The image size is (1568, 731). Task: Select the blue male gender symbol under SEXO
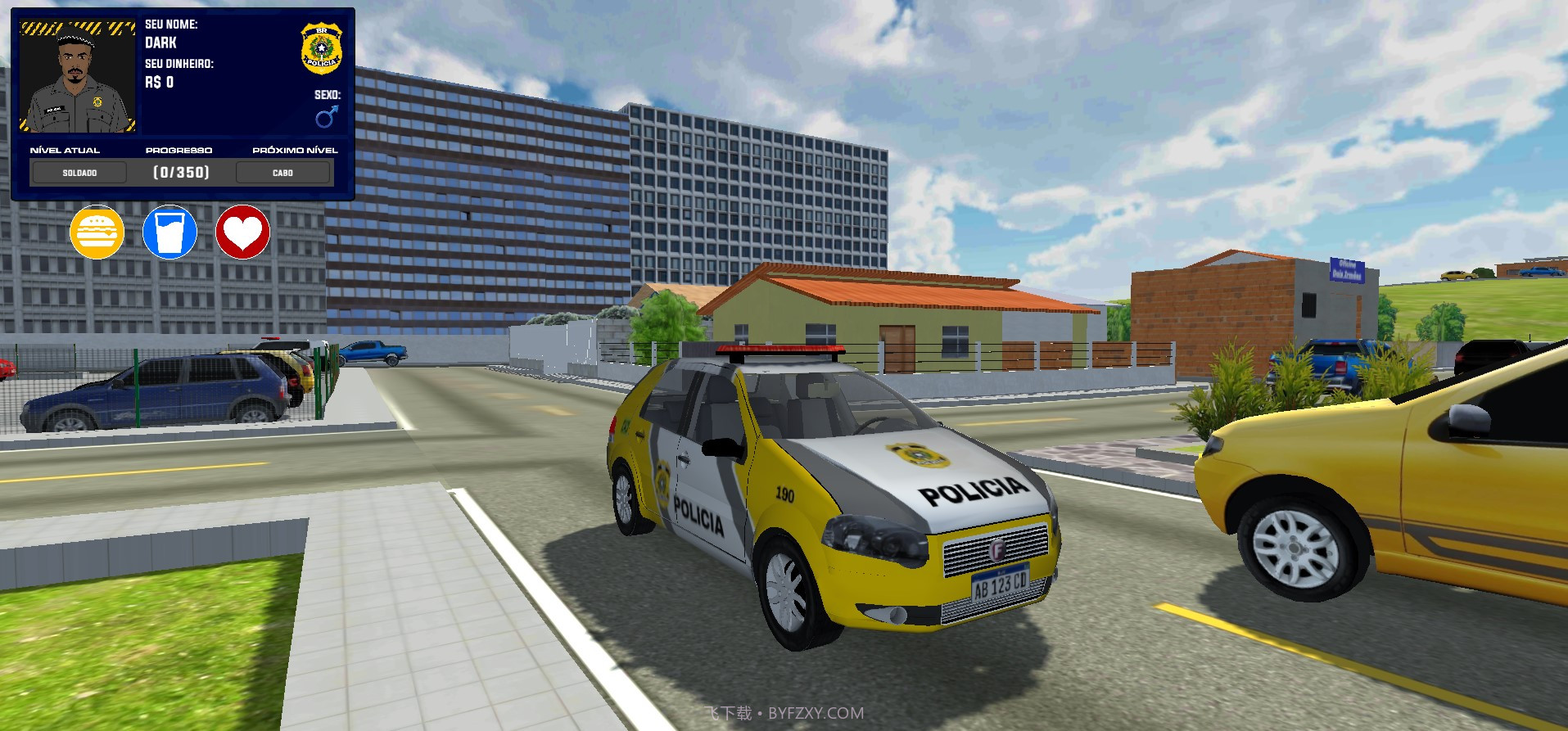tap(327, 116)
